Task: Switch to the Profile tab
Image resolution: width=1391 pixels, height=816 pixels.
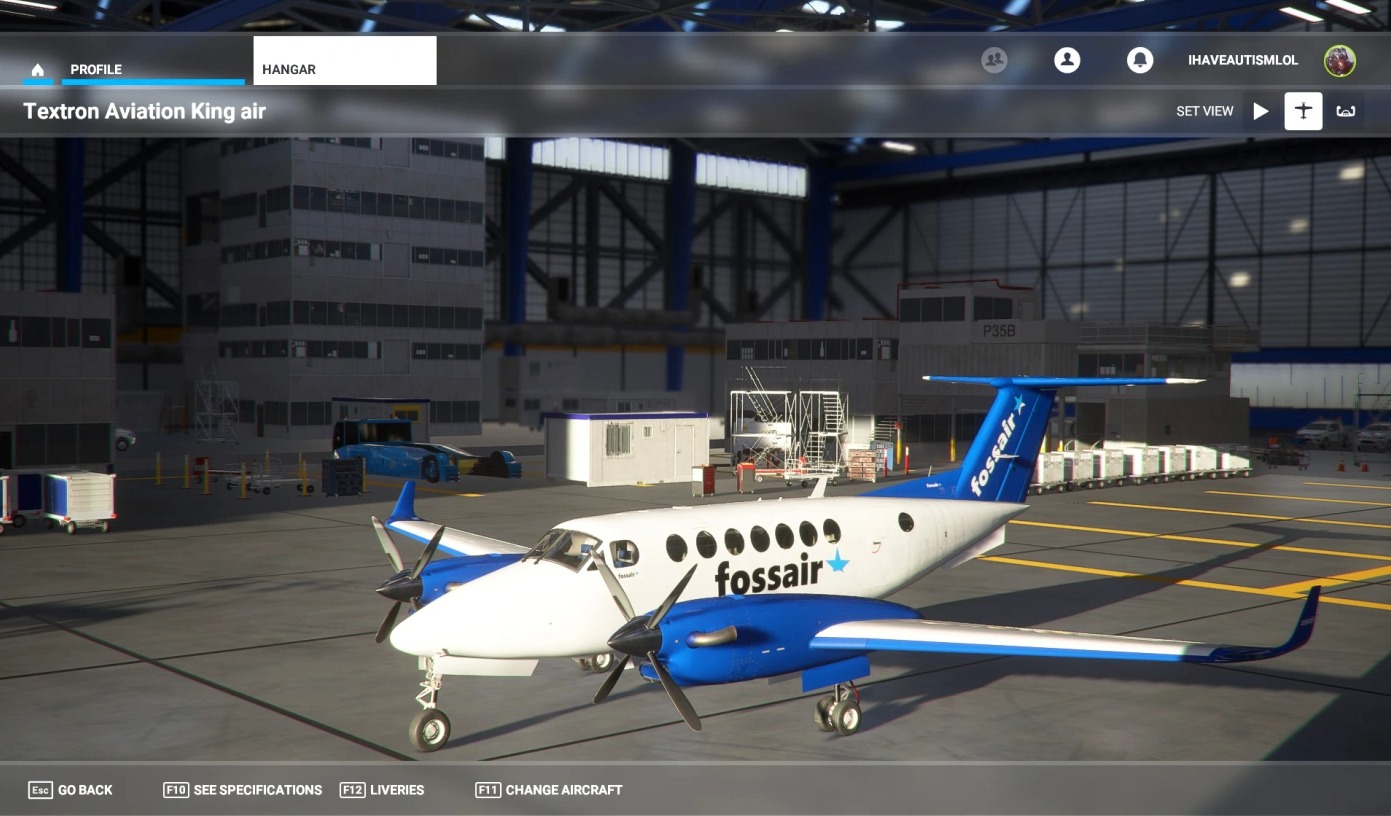Action: click(x=96, y=70)
